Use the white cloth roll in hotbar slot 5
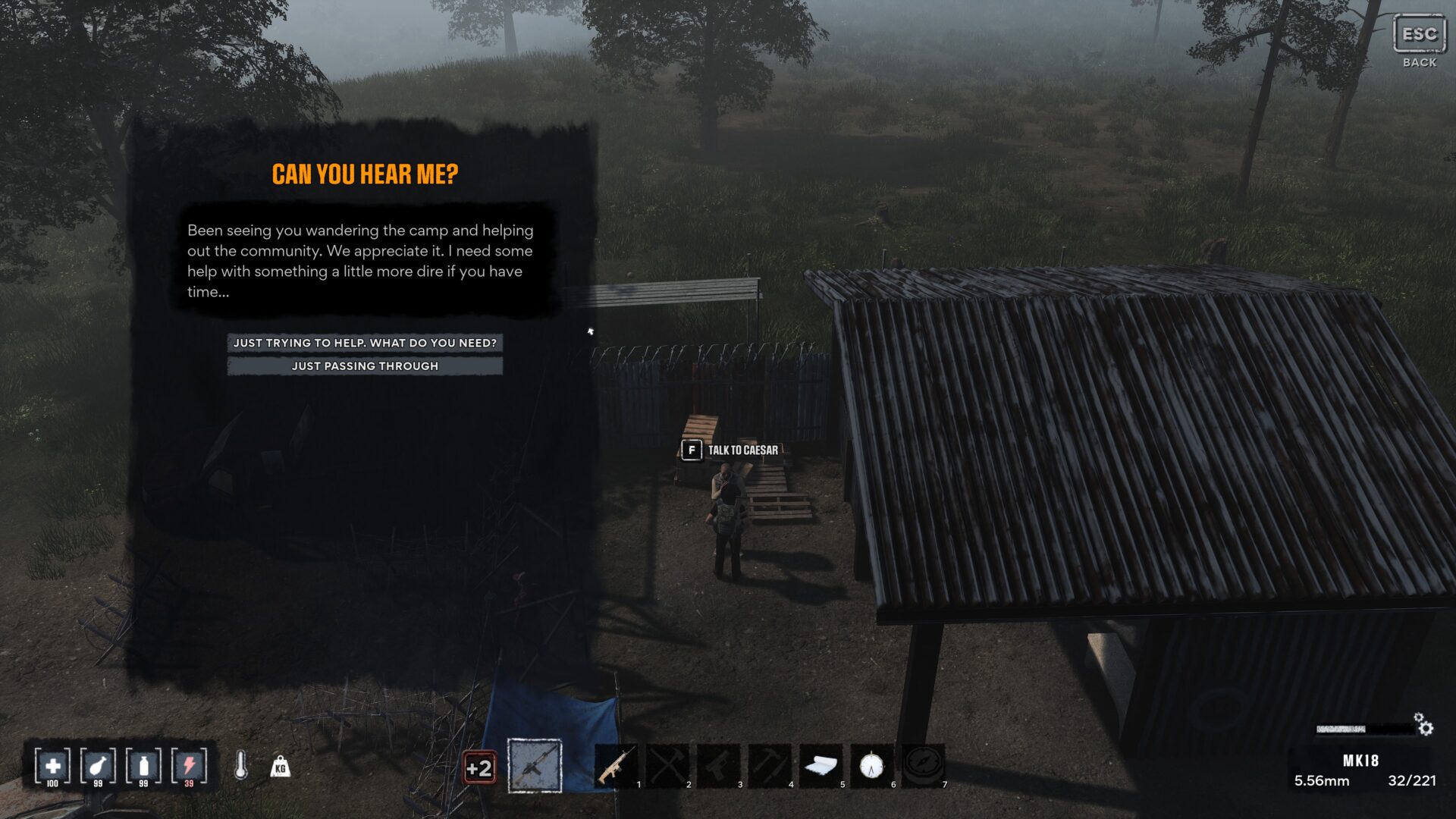 821,767
